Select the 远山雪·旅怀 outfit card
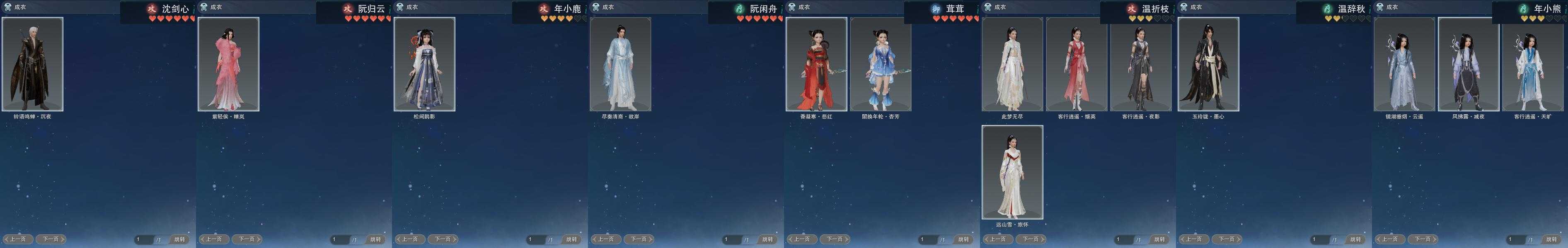The width and height of the screenshot is (1568, 248). 1012,172
